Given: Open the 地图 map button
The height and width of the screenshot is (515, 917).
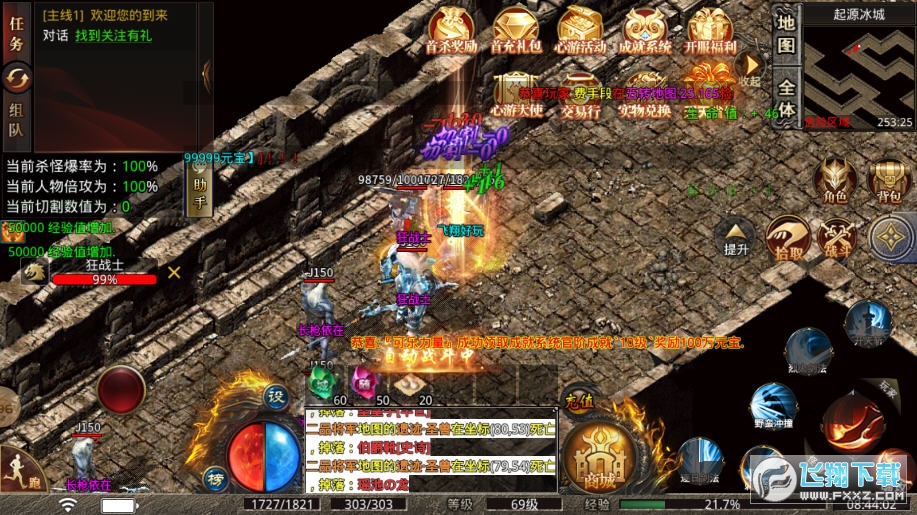Looking at the screenshot, I should [x=787, y=33].
